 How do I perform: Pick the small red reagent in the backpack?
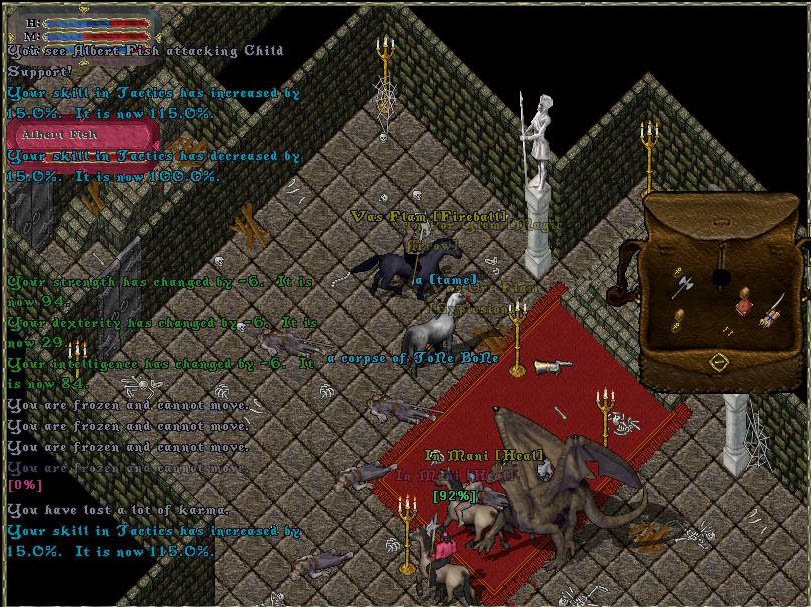click(x=727, y=329)
